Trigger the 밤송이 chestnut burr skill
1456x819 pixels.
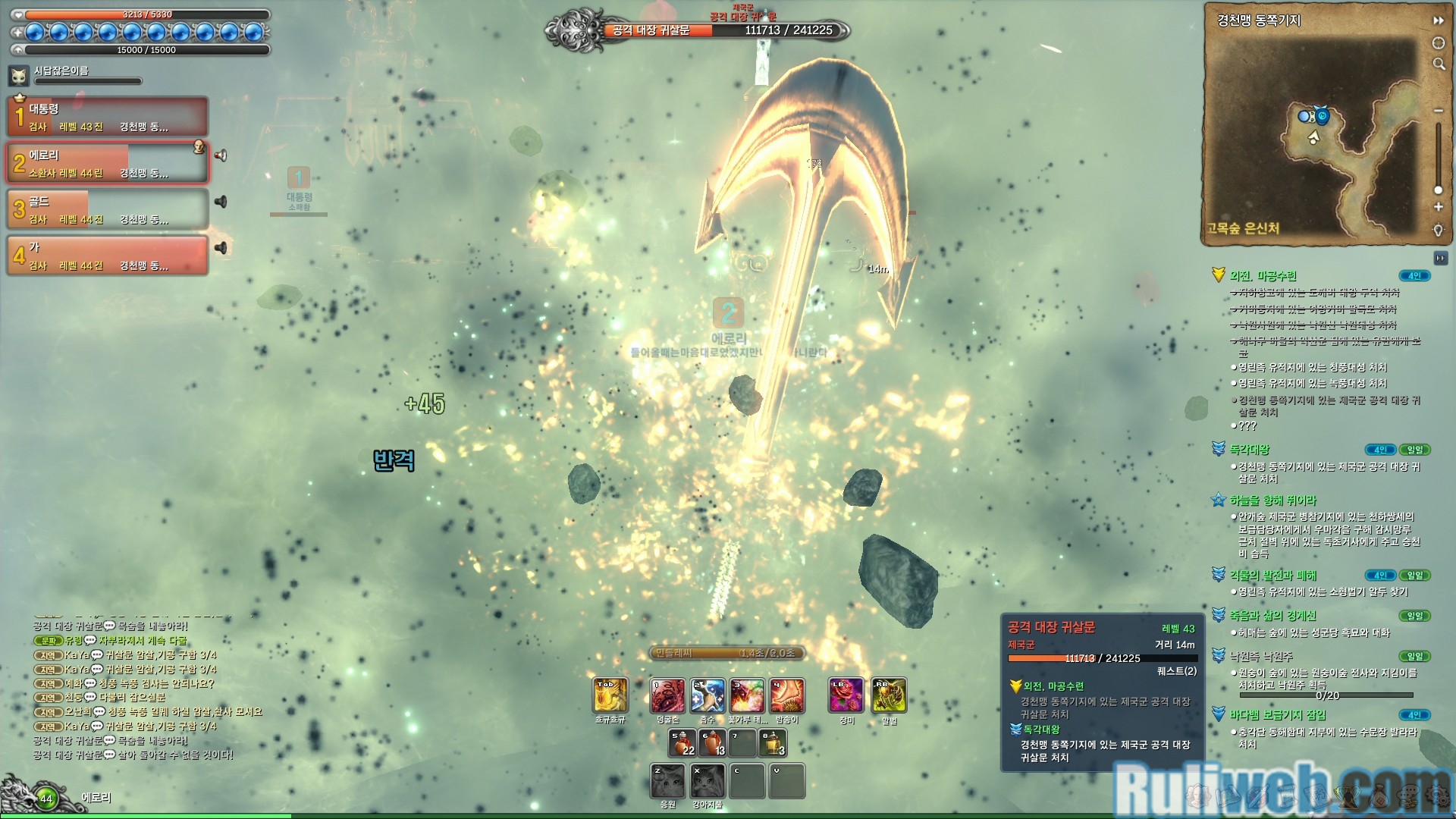[787, 695]
